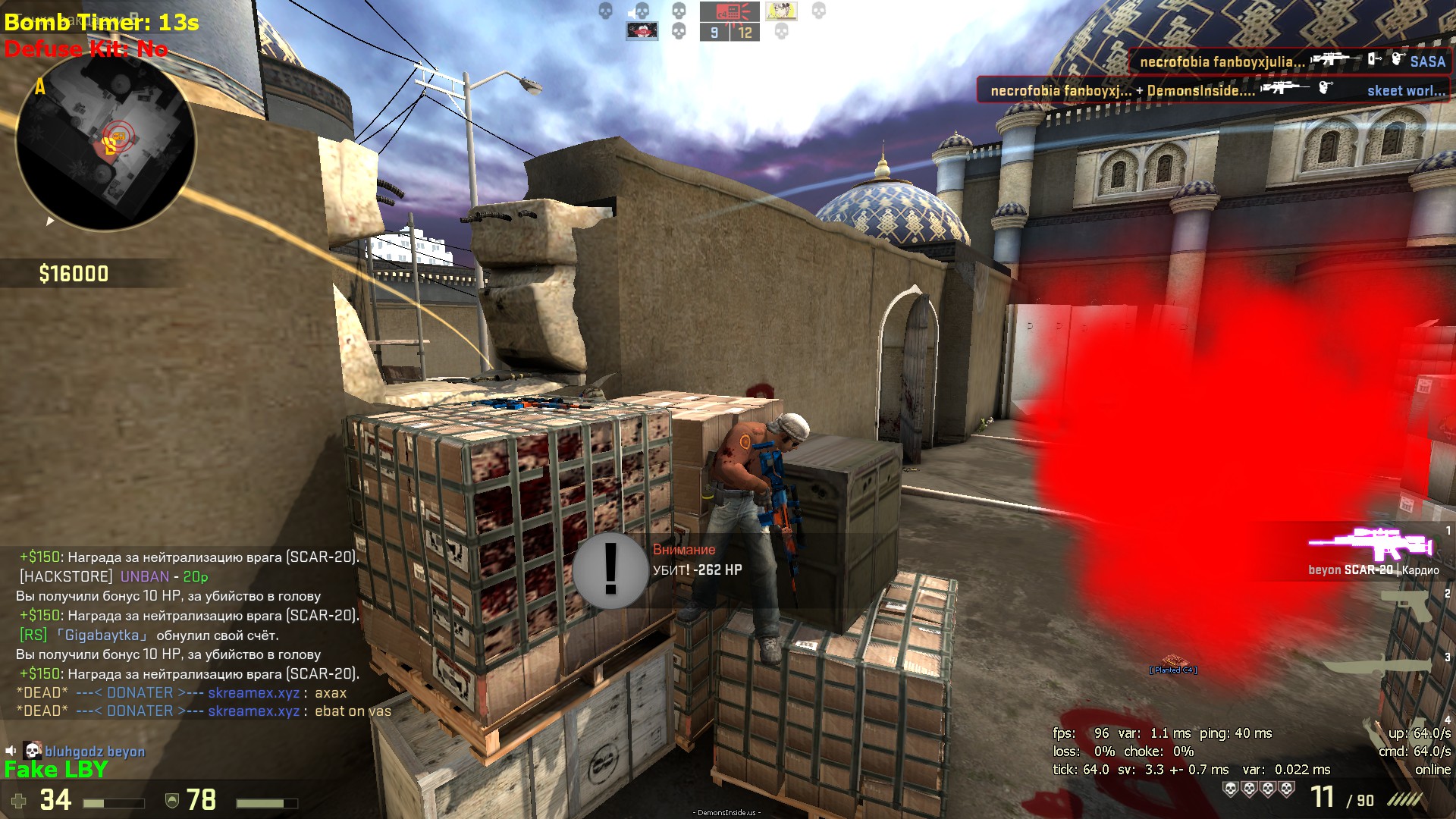Click the SCAR-20 icon in SASA killfeed row
This screenshot has height=819, width=1456.
(1336, 59)
